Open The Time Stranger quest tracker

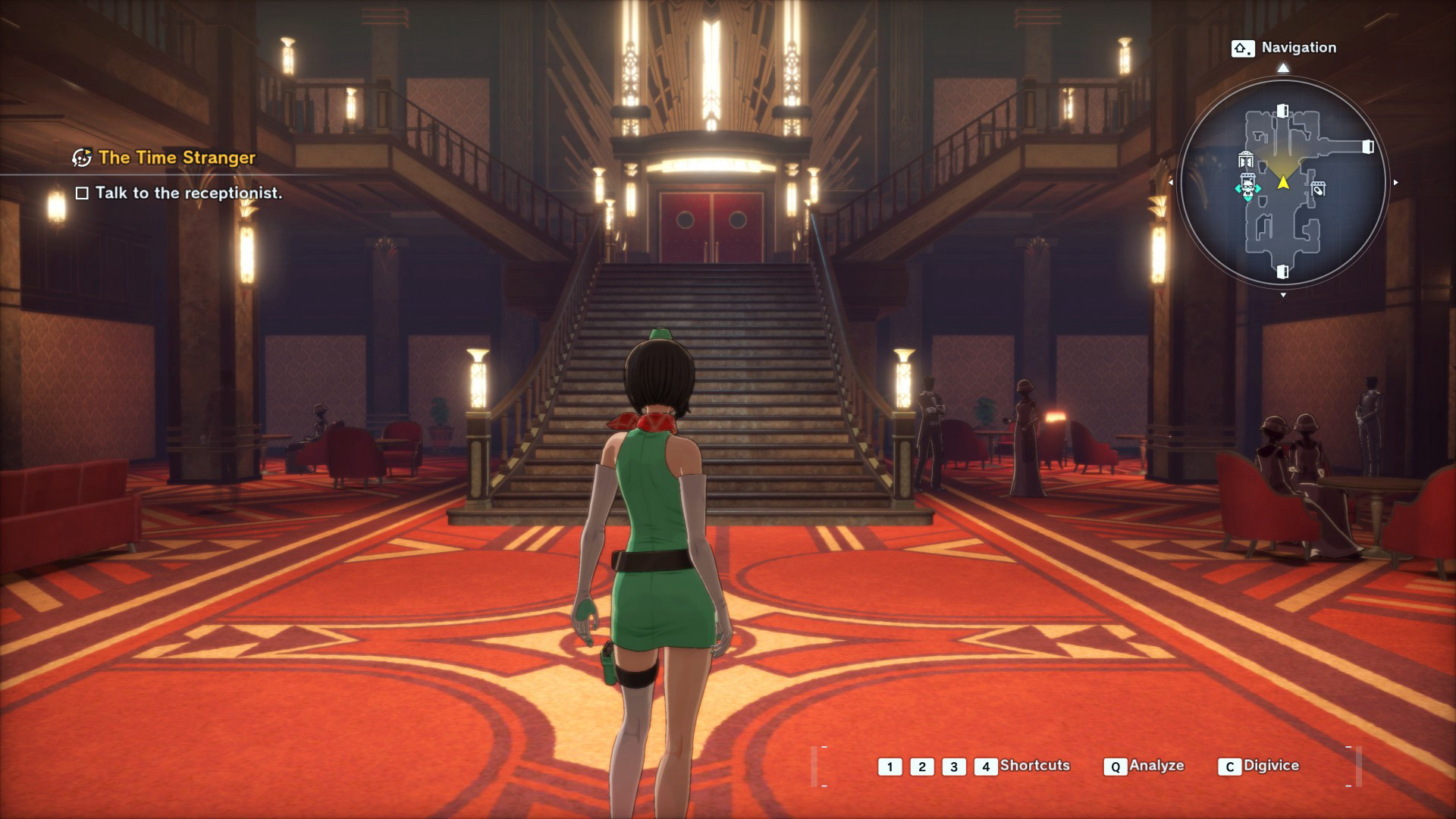pyautogui.click(x=177, y=158)
